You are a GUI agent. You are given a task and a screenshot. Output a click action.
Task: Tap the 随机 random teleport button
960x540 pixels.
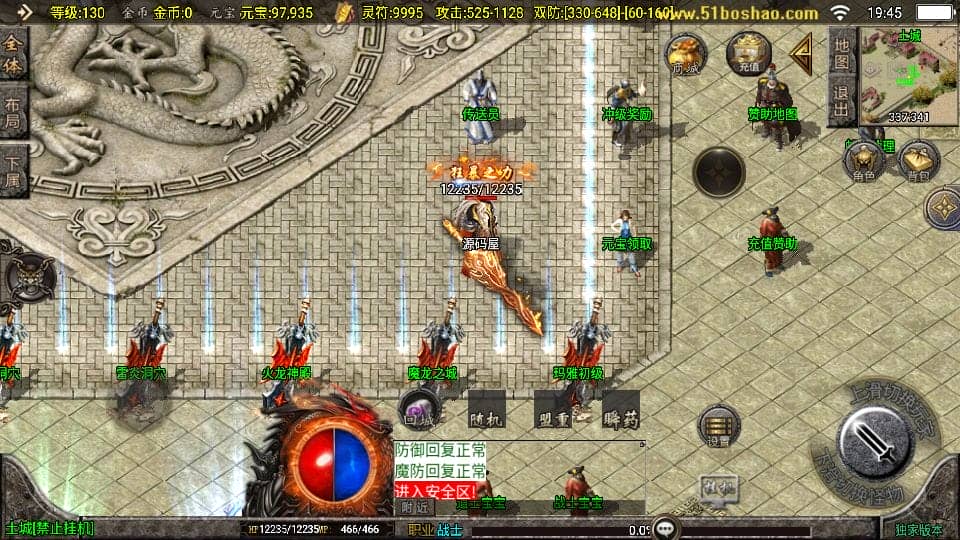pos(486,410)
